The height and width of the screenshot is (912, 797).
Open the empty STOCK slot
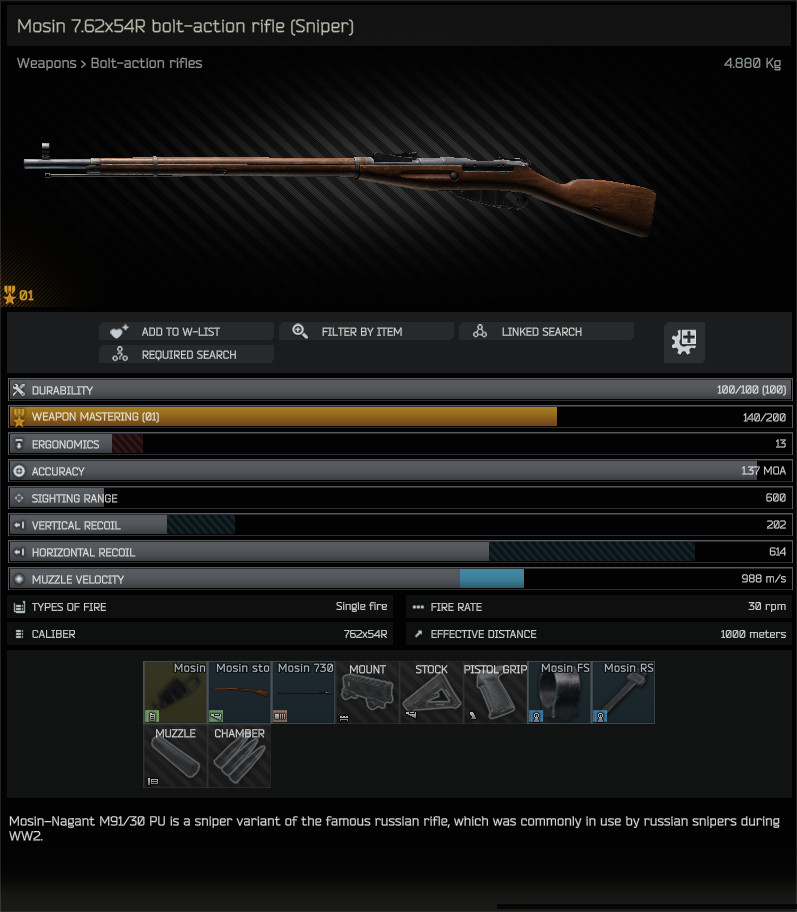pyautogui.click(x=431, y=692)
